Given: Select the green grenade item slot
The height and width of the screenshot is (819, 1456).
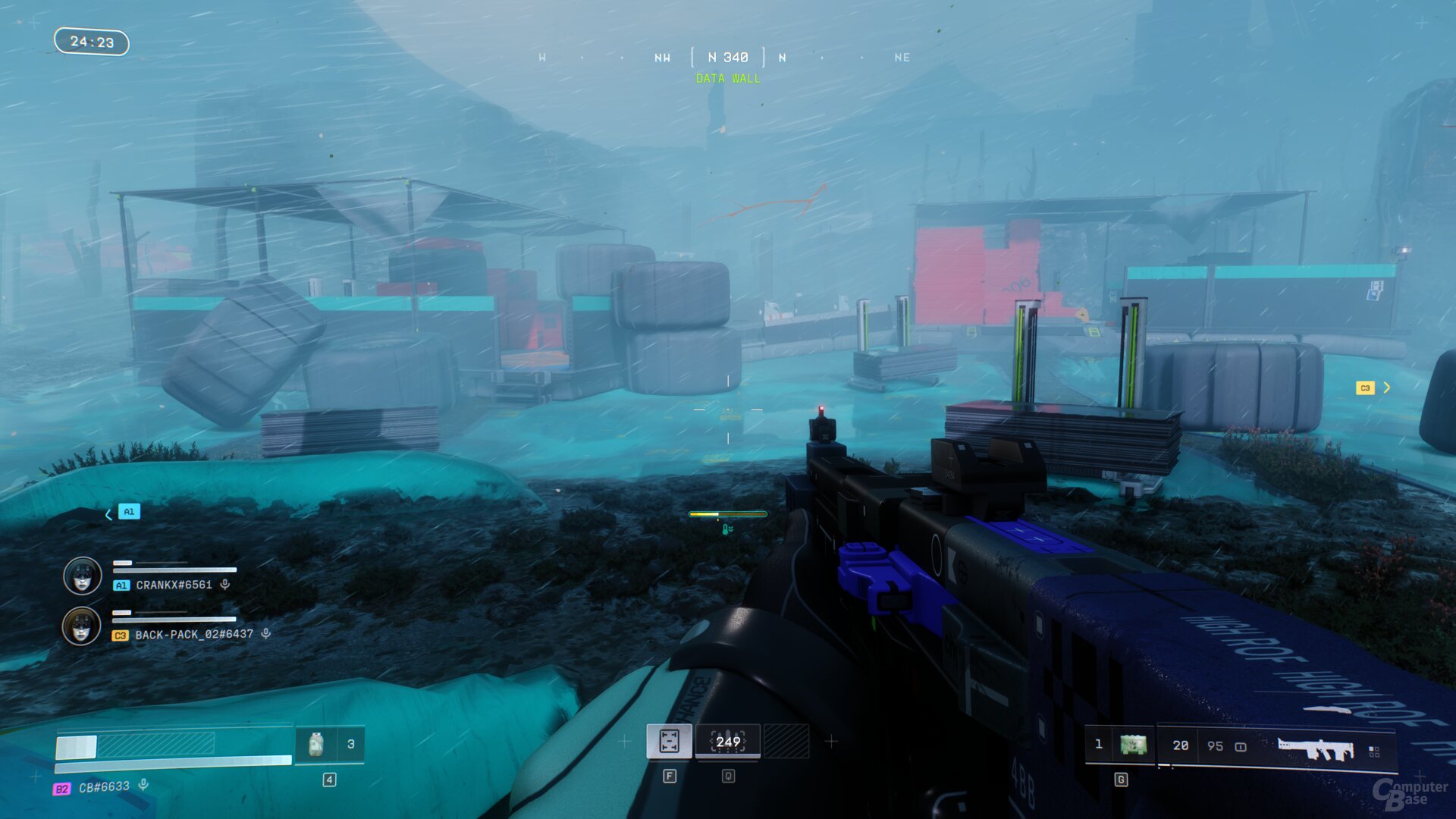Looking at the screenshot, I should pyautogui.click(x=1133, y=745).
